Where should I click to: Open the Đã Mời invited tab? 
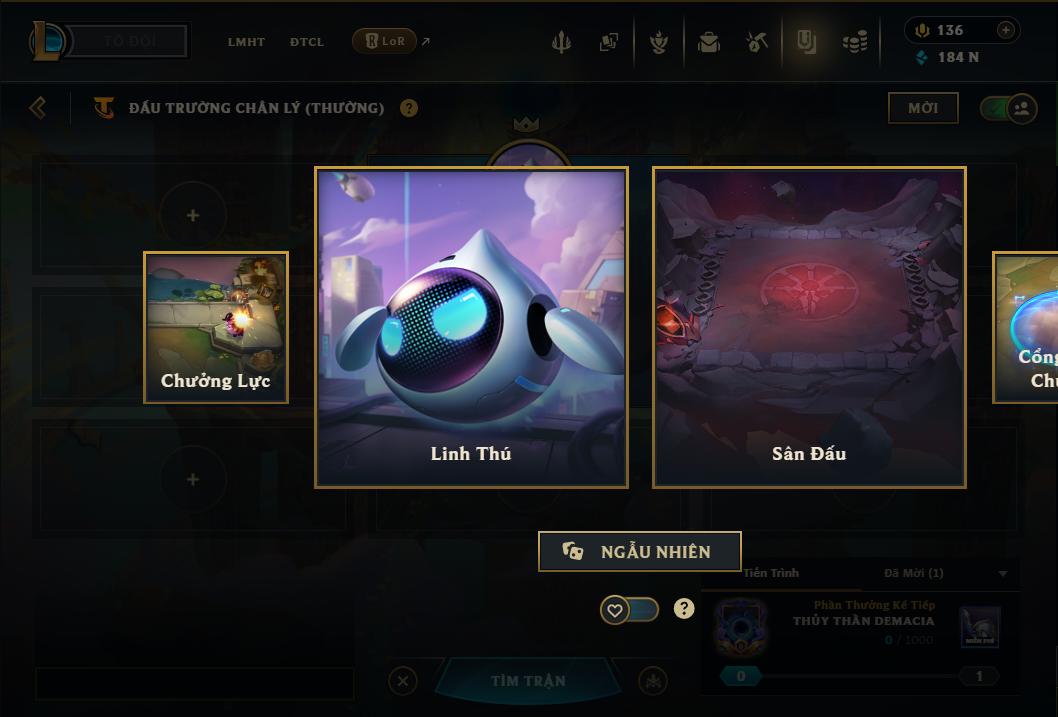pos(914,573)
